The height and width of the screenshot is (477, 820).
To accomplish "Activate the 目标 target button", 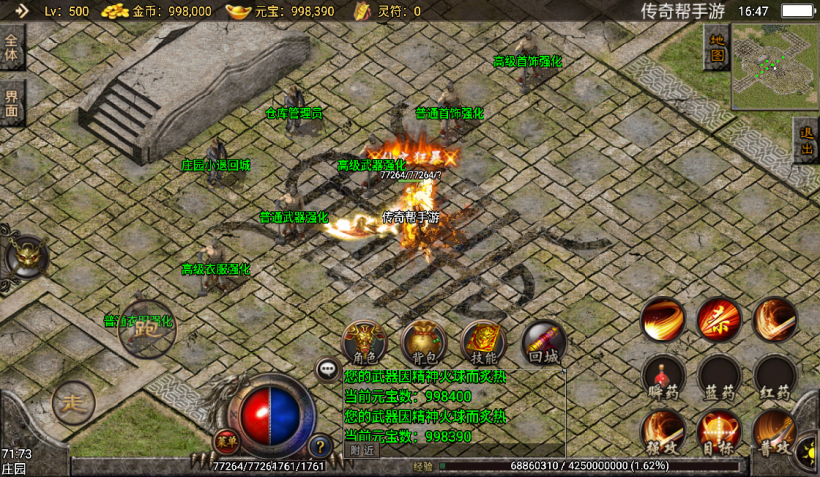I will [718, 432].
